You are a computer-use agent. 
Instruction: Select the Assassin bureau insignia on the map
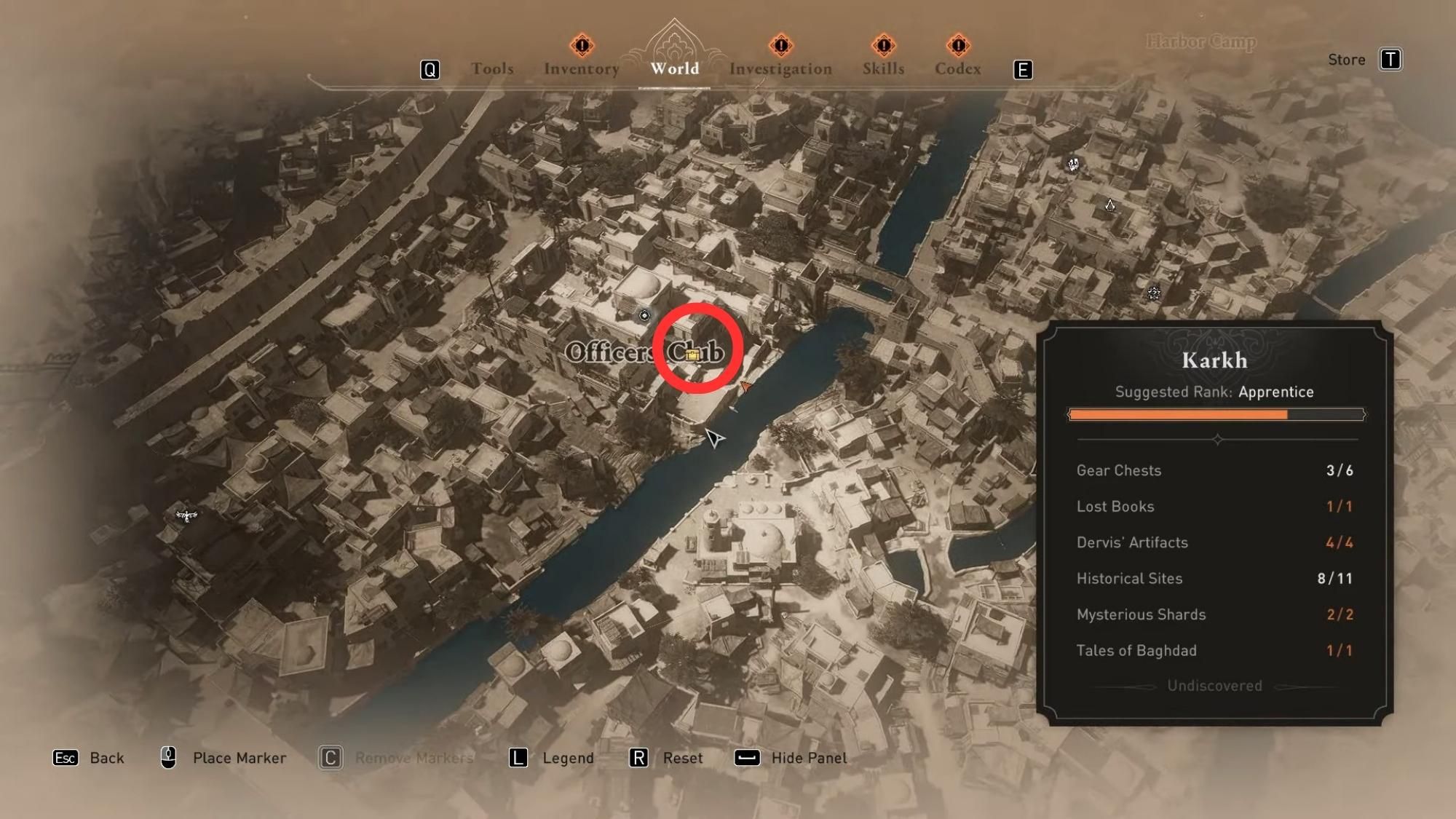(1110, 206)
